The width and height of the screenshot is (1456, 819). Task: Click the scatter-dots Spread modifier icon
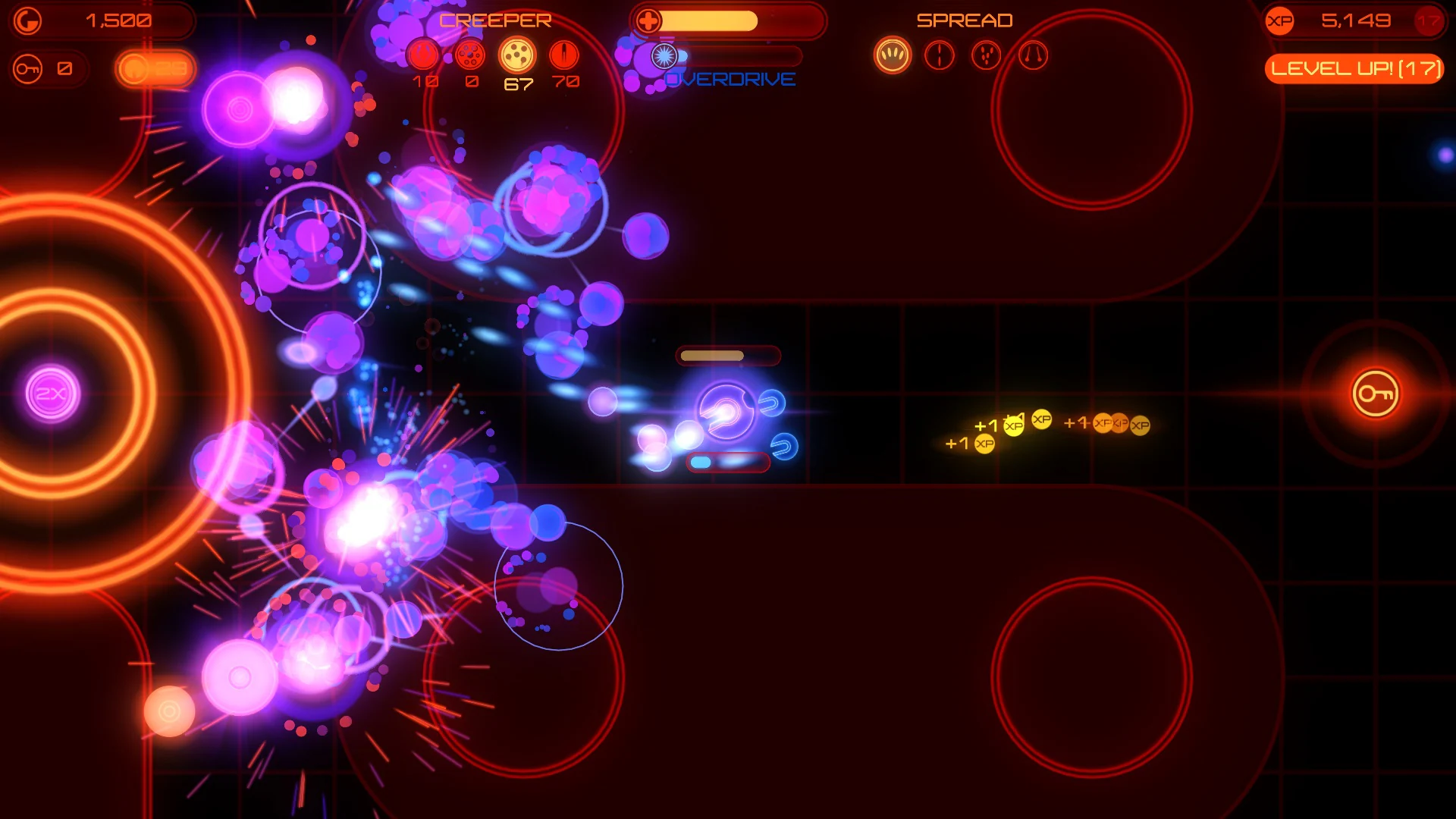(987, 55)
